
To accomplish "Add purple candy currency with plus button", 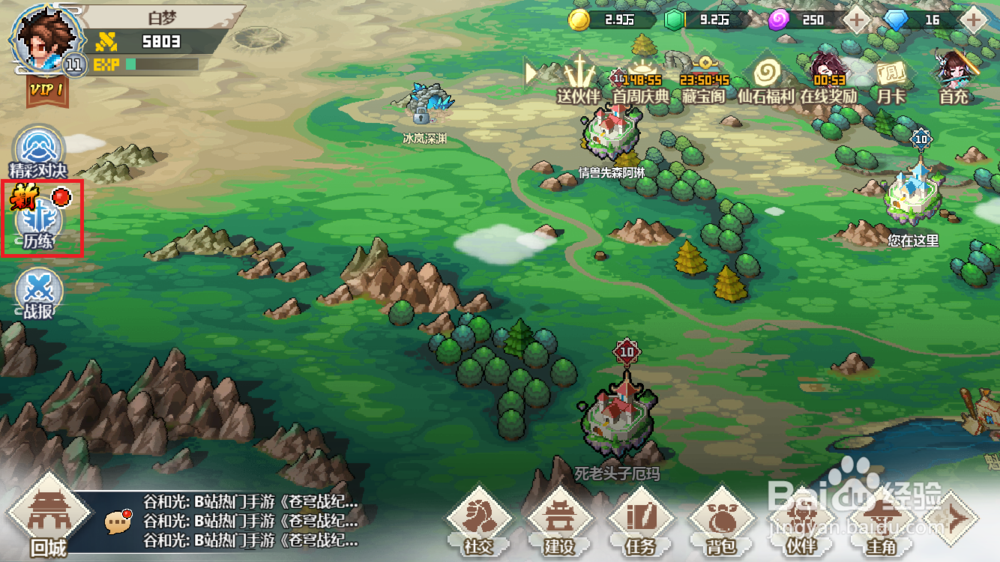I will [x=856, y=19].
